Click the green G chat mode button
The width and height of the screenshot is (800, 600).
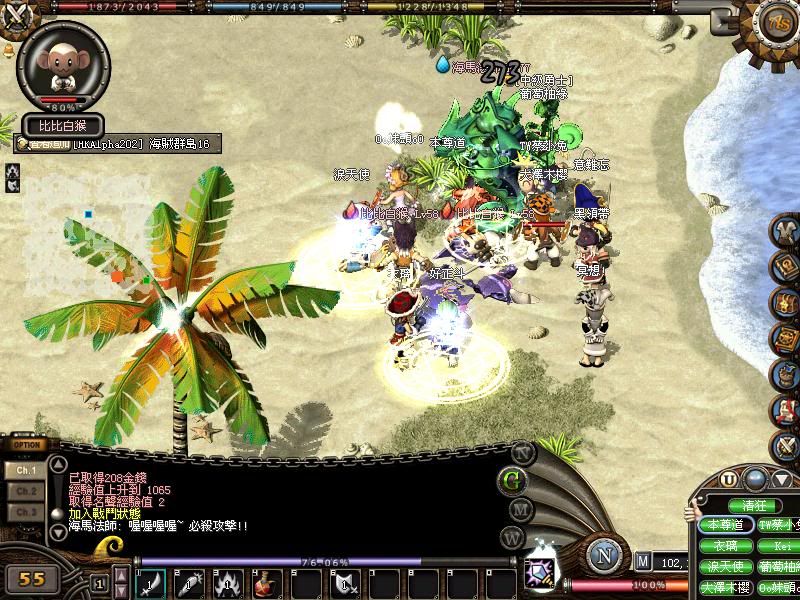tap(514, 479)
